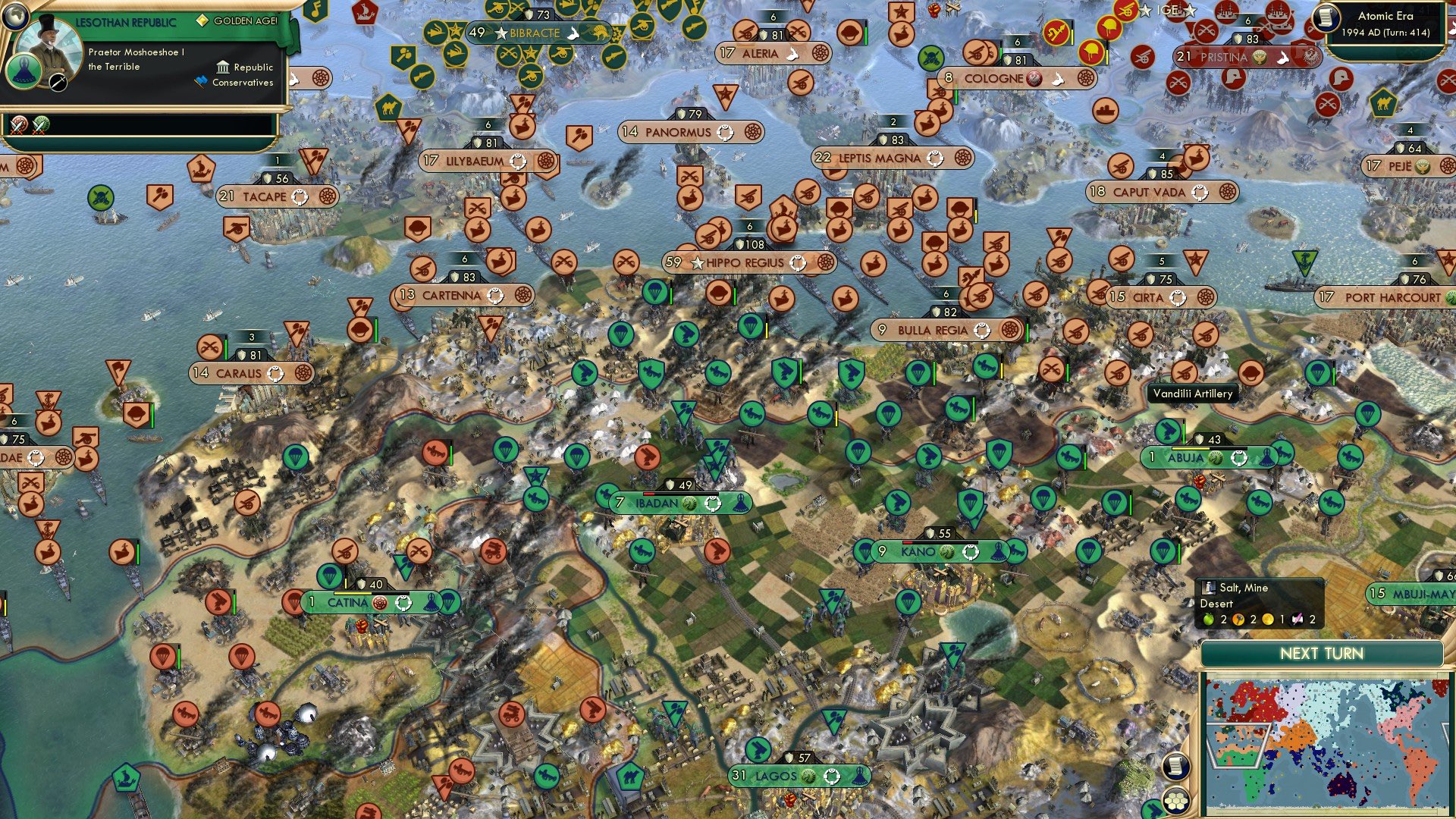
Task: Open Lagos city banner
Action: pos(773,777)
